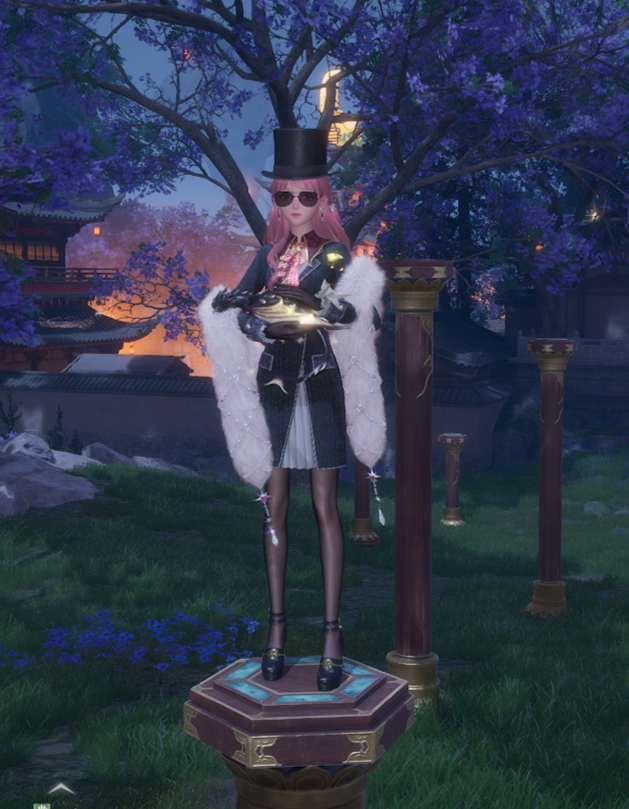Expand the upward chevron arrow panel
This screenshot has width=629, height=809.
click(x=61, y=789)
